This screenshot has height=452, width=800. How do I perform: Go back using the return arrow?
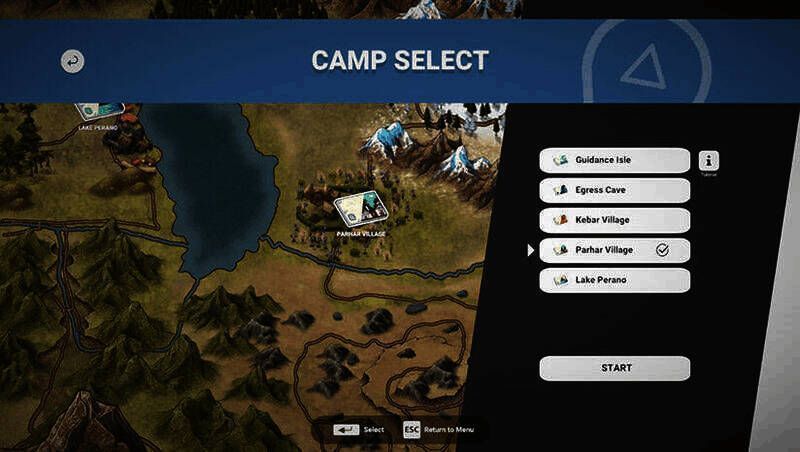coord(72,61)
